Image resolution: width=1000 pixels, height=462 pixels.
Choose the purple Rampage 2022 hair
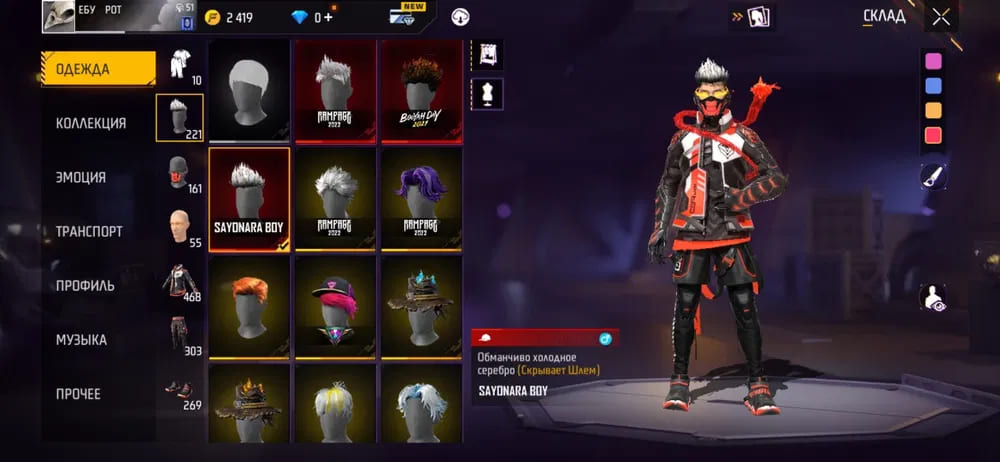pos(420,199)
